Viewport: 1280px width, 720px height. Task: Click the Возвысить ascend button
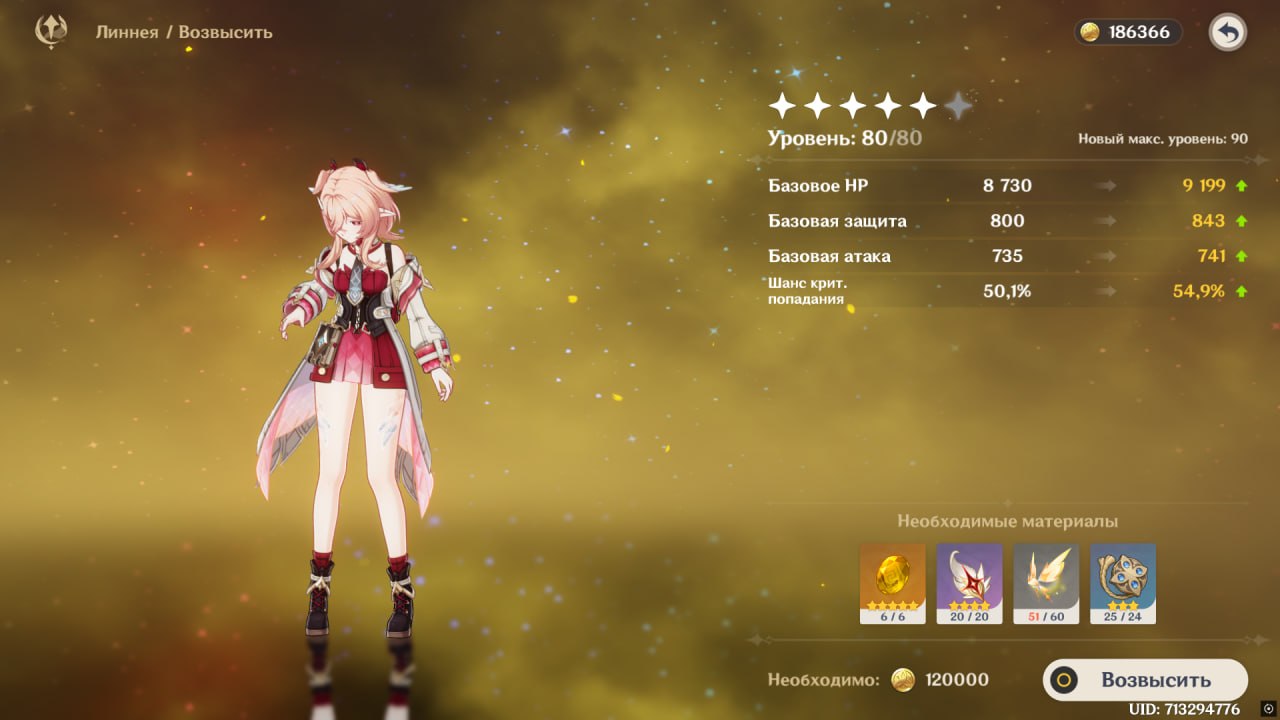1145,680
